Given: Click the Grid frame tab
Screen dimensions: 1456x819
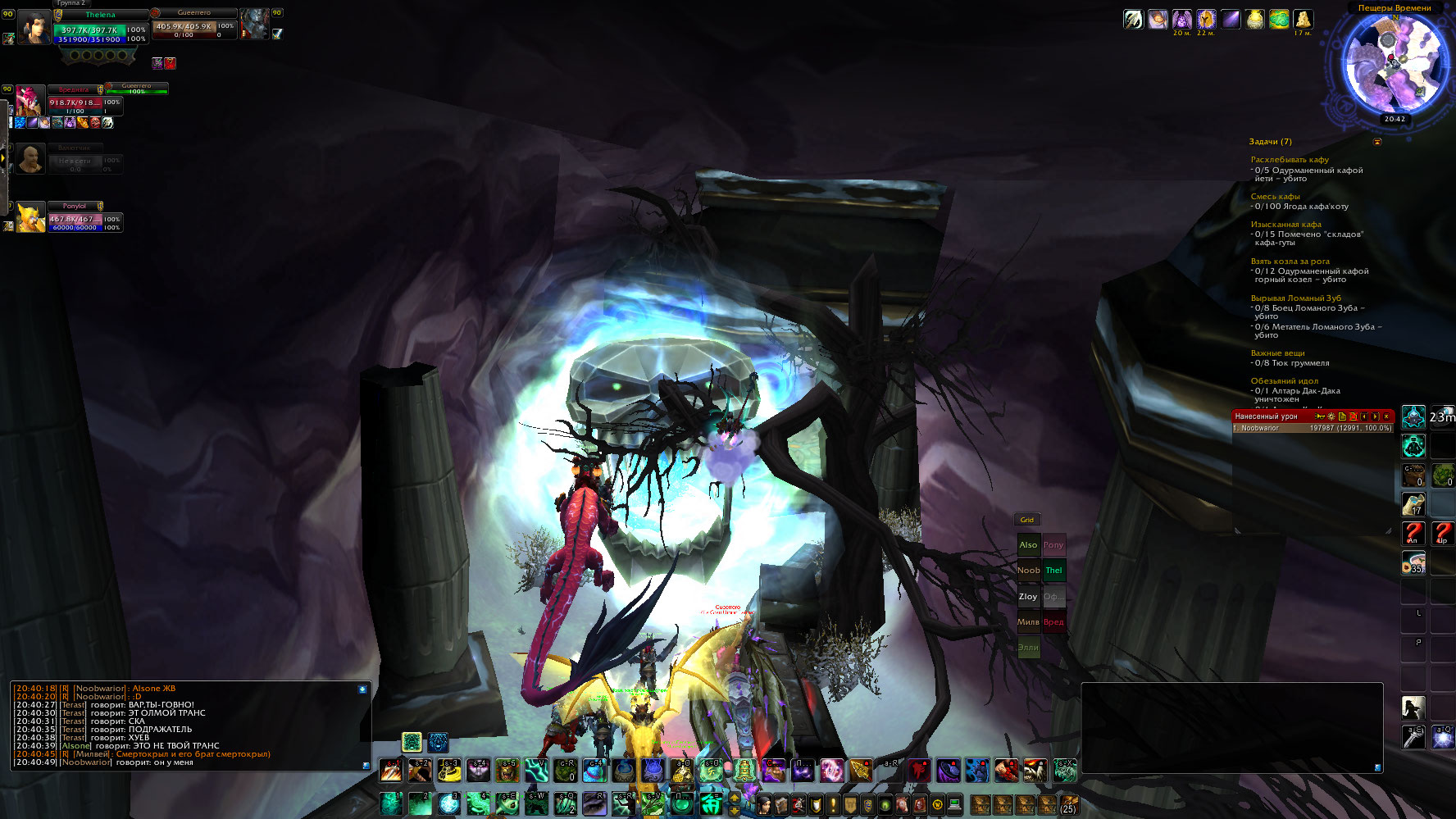Looking at the screenshot, I should pyautogui.click(x=1026, y=520).
